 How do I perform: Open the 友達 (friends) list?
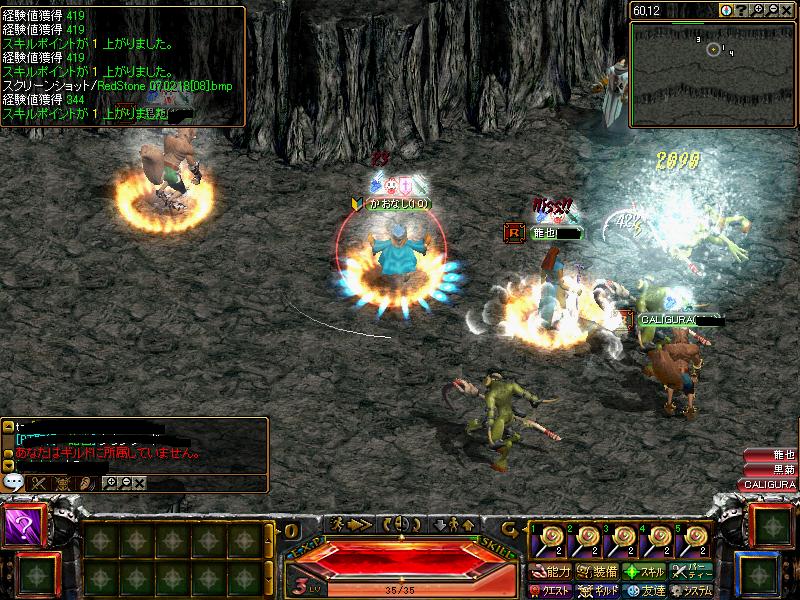coord(645,591)
